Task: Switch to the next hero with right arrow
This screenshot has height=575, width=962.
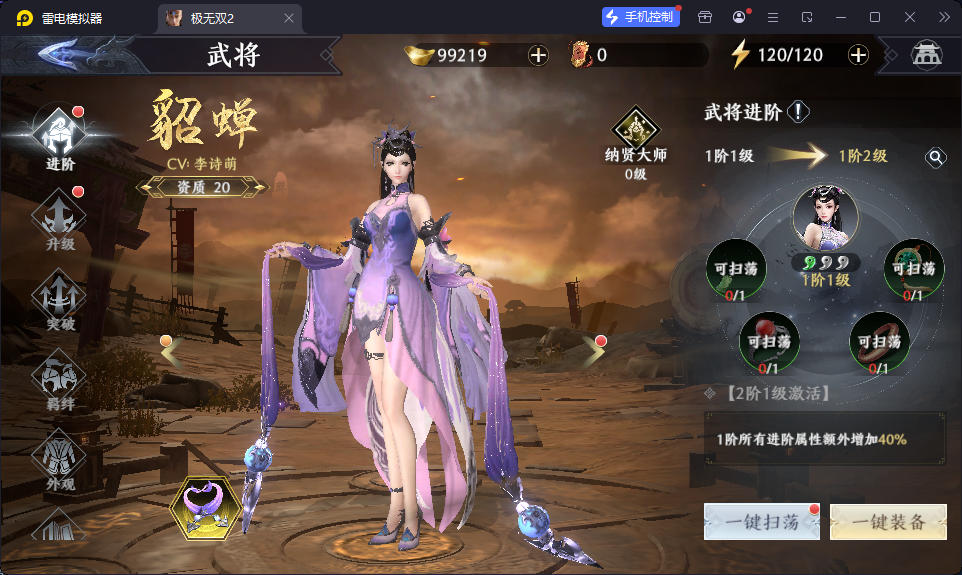Action: click(x=594, y=349)
